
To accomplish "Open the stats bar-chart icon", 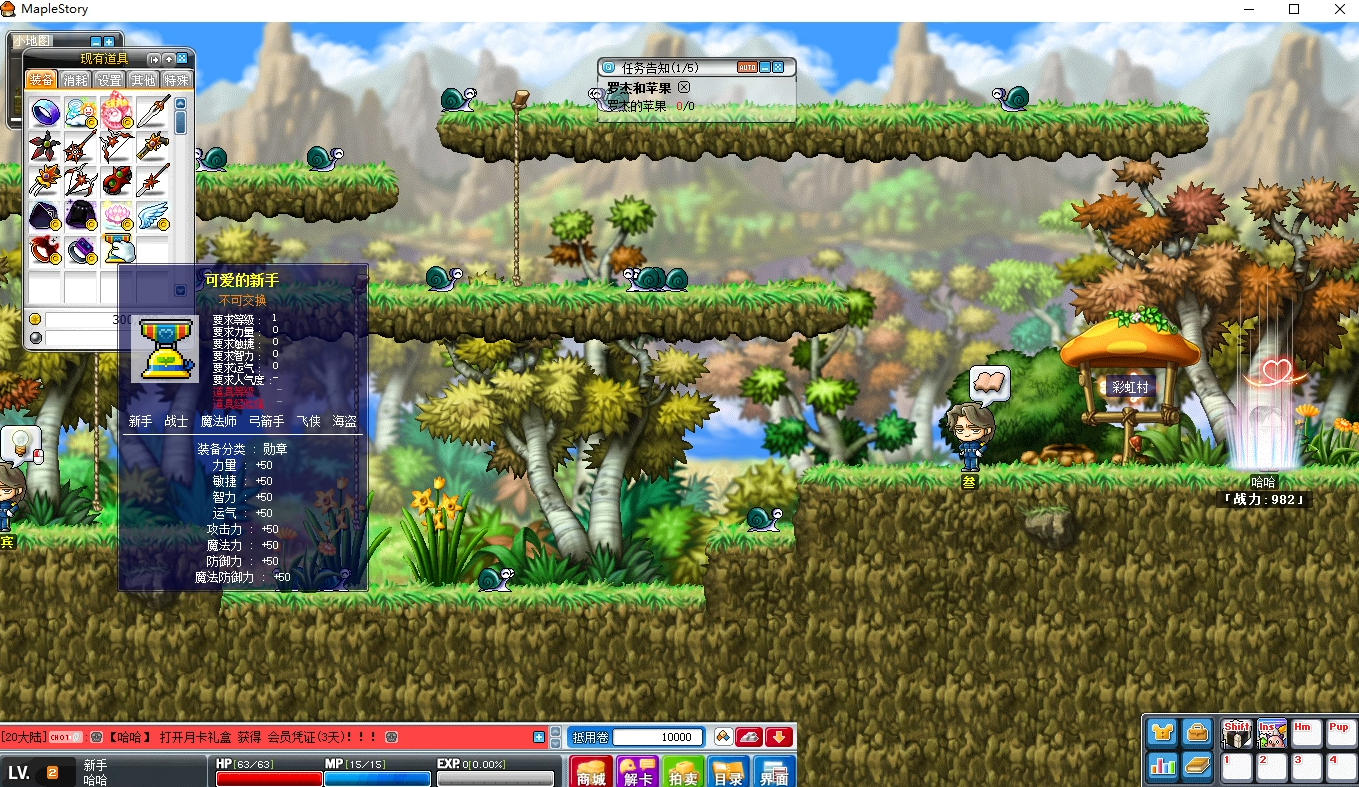I will pos(1162,766).
